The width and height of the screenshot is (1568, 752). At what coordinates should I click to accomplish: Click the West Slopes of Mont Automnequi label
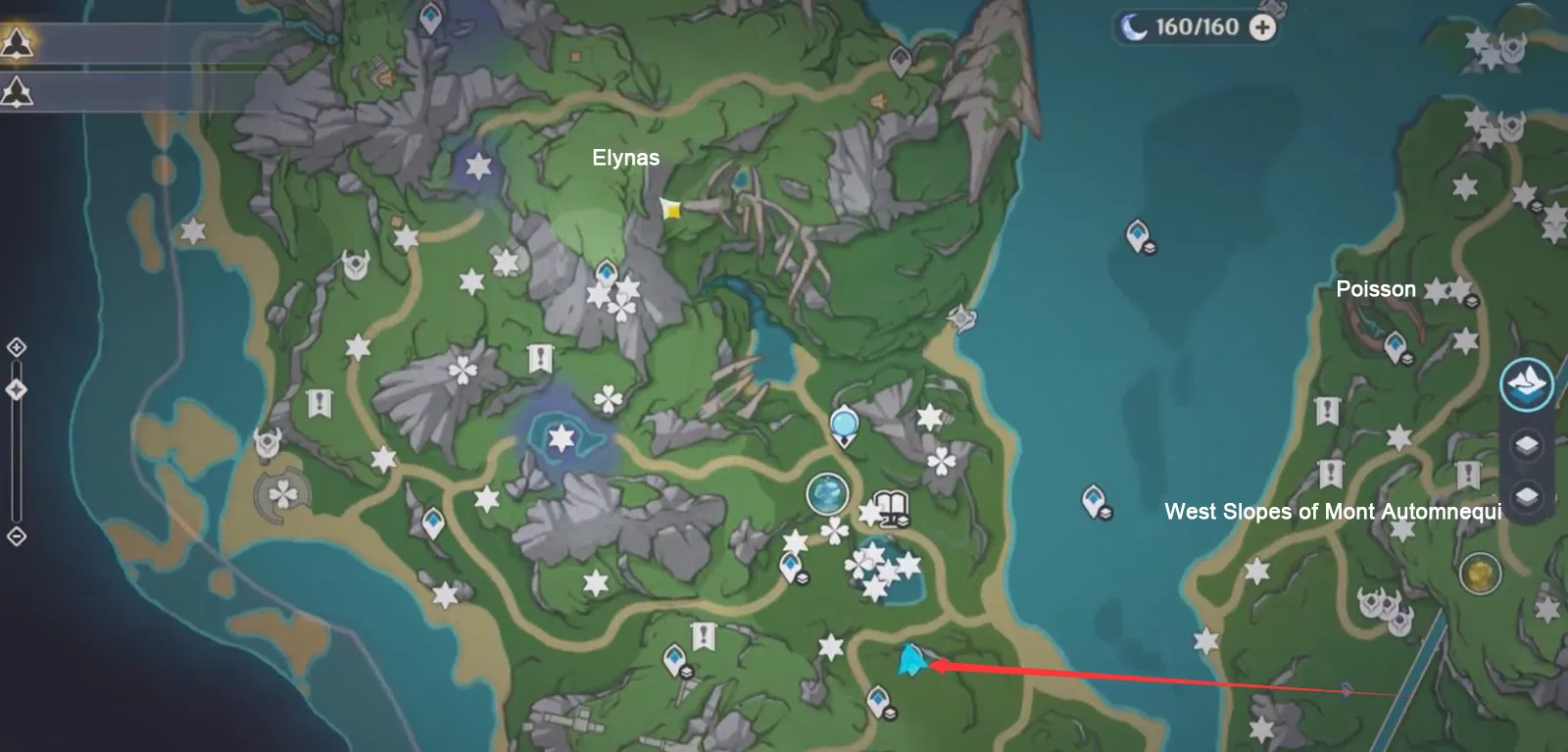1333,510
